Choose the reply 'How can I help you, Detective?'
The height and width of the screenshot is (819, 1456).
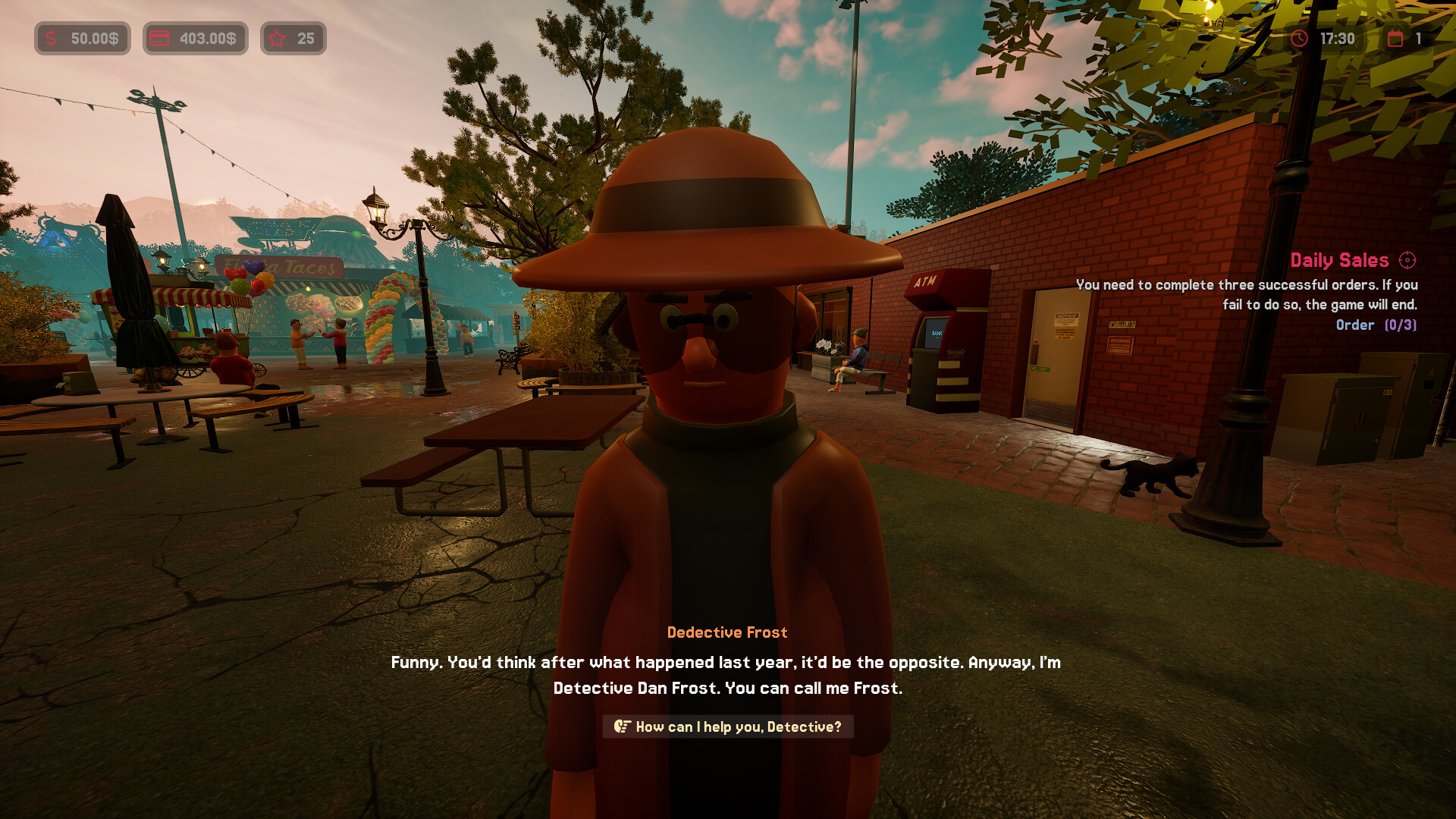click(x=737, y=726)
